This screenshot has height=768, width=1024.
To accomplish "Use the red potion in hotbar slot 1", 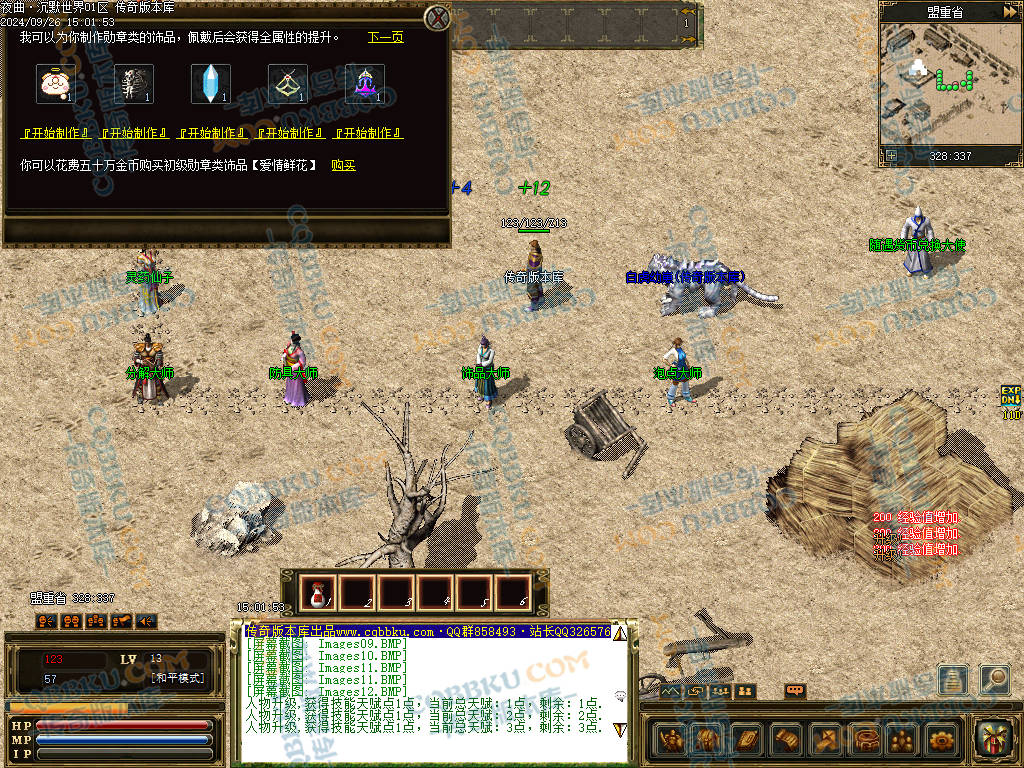I will (x=318, y=593).
